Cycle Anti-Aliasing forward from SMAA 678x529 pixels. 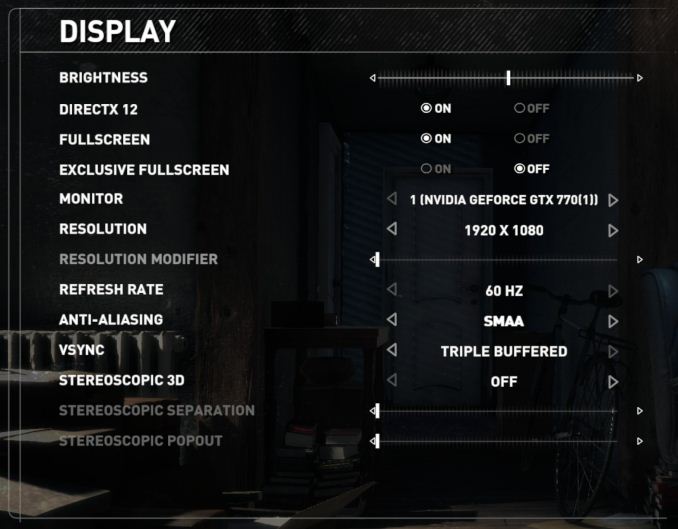coord(613,321)
